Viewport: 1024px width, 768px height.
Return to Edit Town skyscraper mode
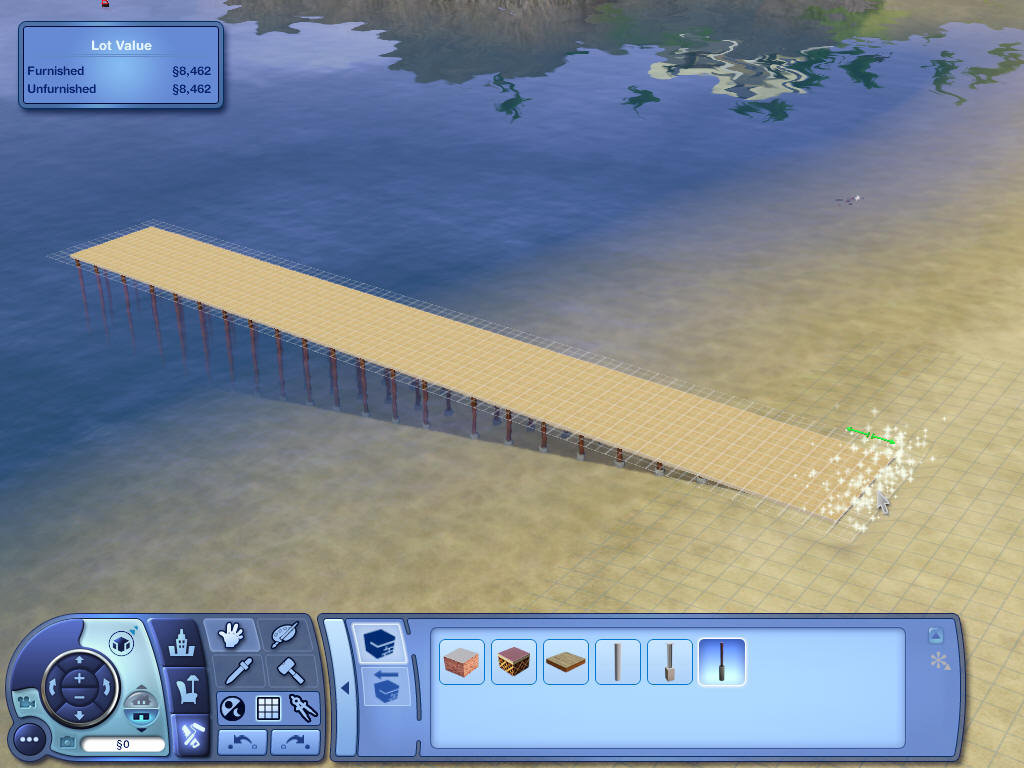(x=182, y=641)
